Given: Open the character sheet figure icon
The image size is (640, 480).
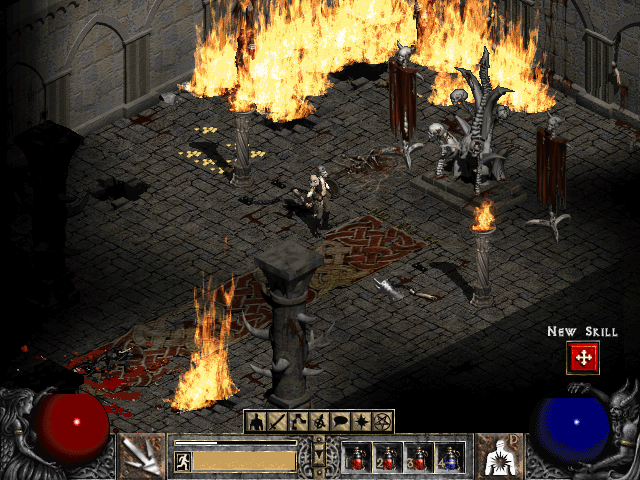Looking at the screenshot, I should point(254,421).
